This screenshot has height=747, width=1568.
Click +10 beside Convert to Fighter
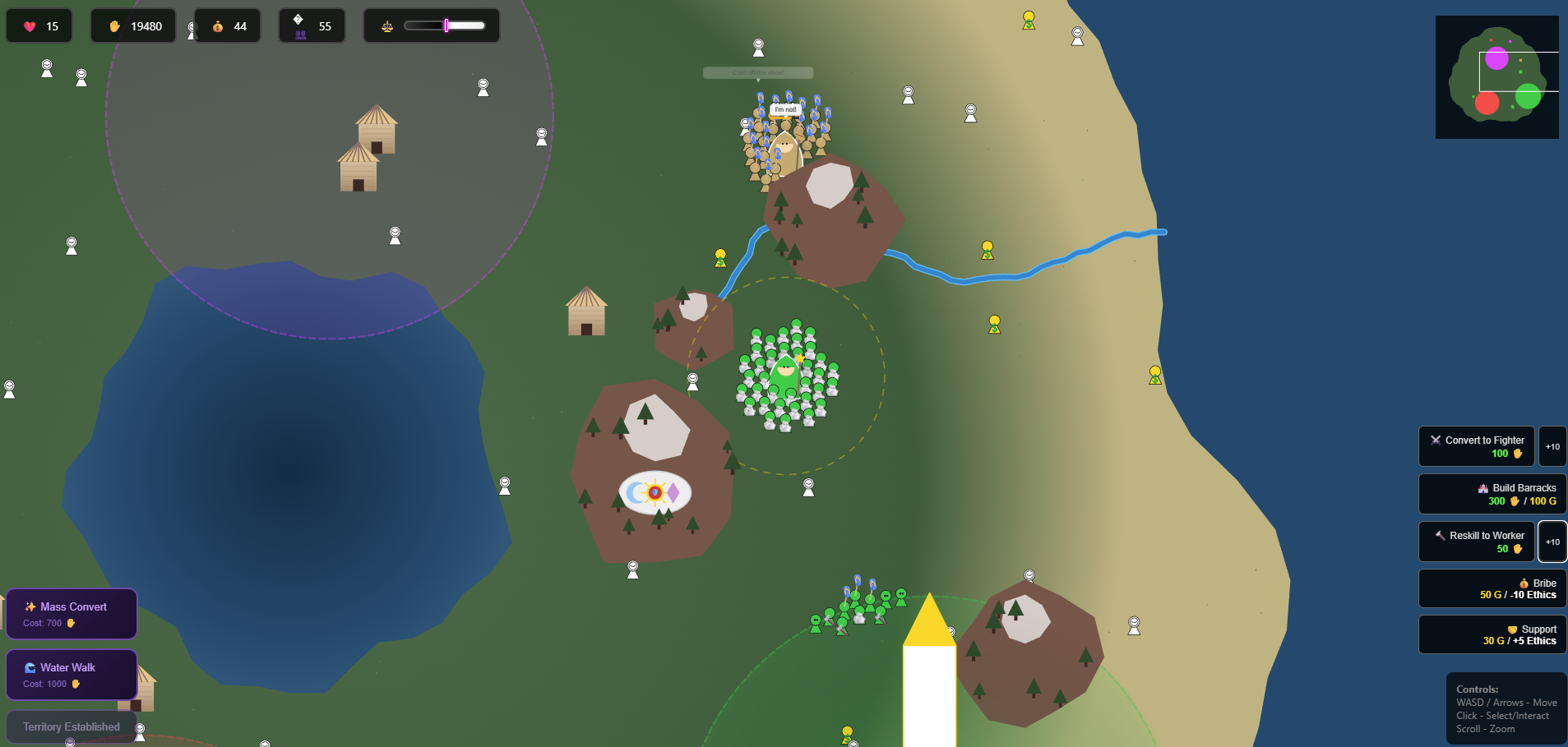[1552, 446]
